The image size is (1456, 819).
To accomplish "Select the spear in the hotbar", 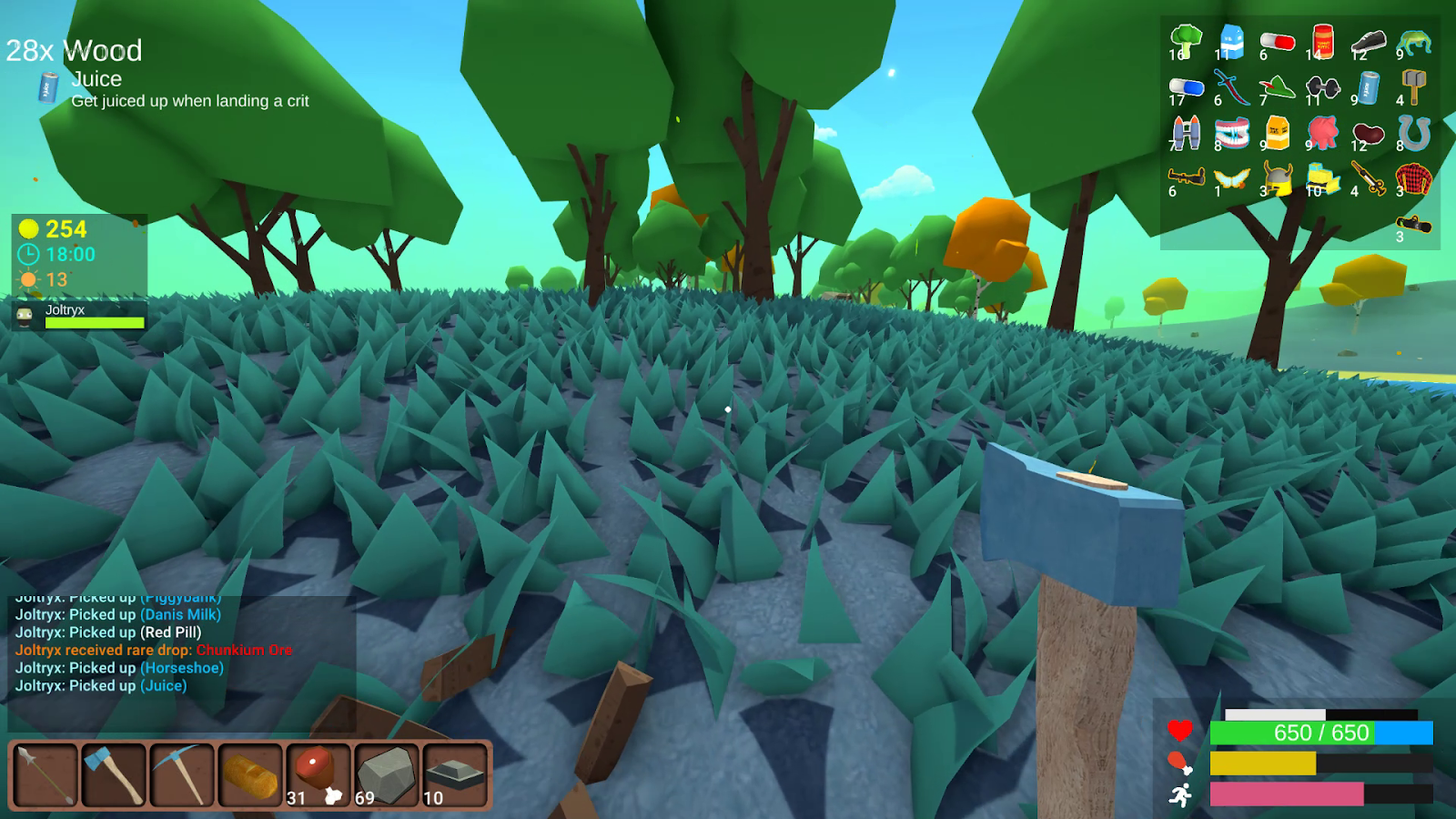I will click(45, 774).
